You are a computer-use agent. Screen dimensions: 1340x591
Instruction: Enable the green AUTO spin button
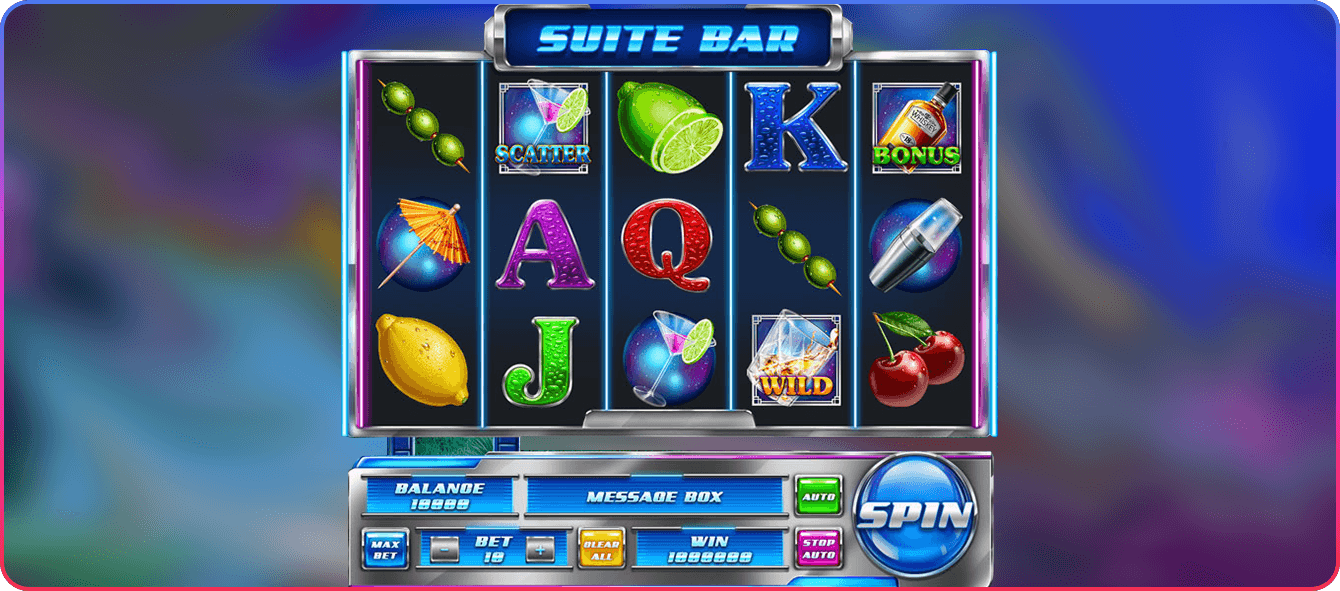click(x=818, y=495)
